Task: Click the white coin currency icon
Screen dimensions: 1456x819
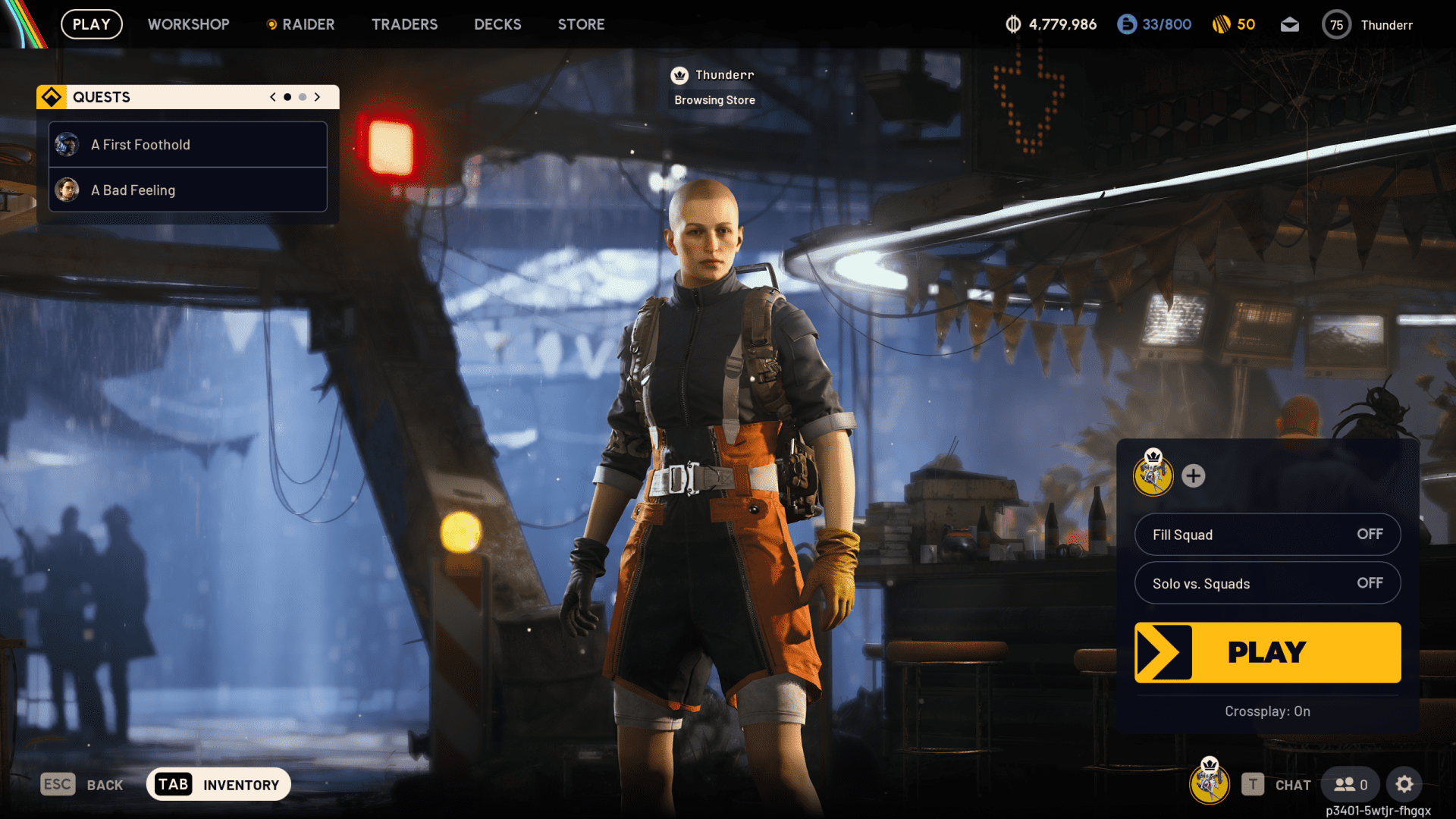Action: [1013, 24]
